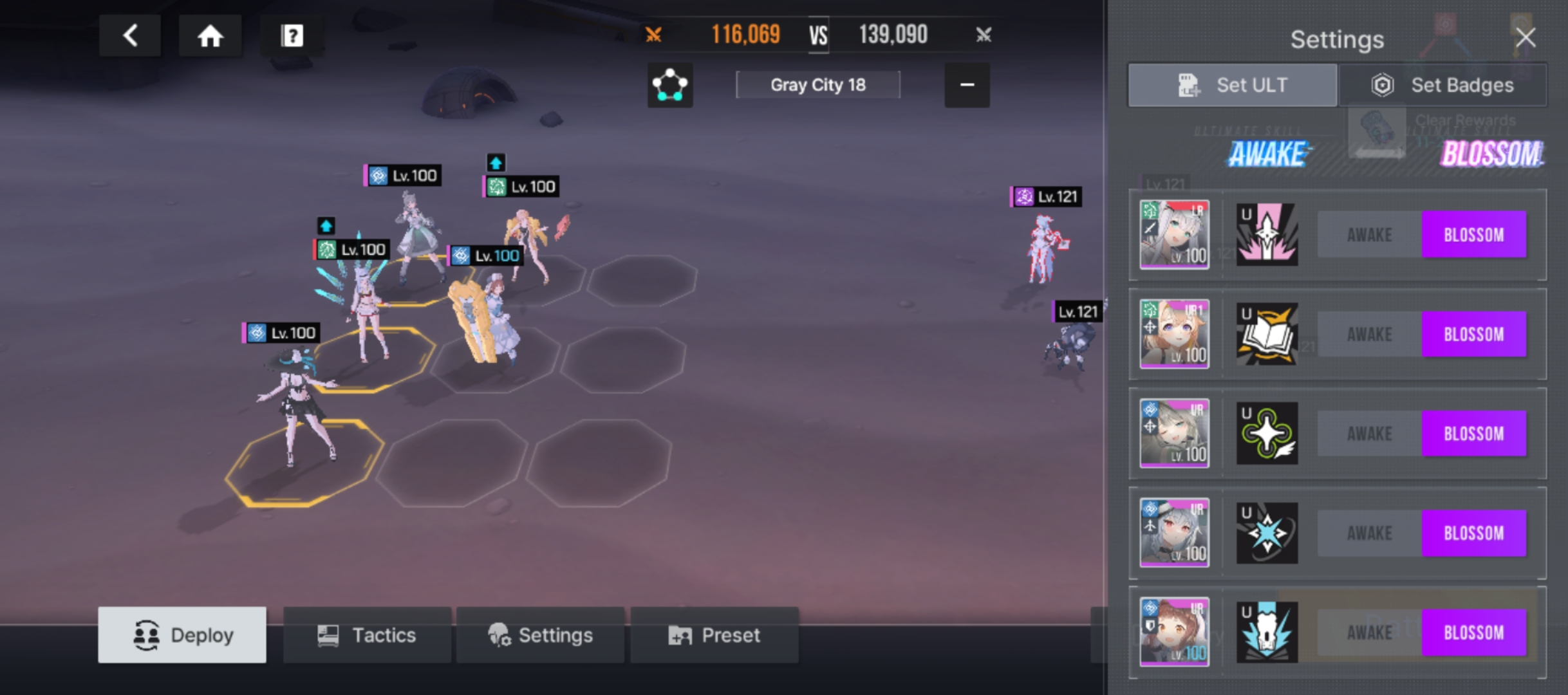
Task: Choose the blue compass star skill icon
Action: (x=1267, y=533)
